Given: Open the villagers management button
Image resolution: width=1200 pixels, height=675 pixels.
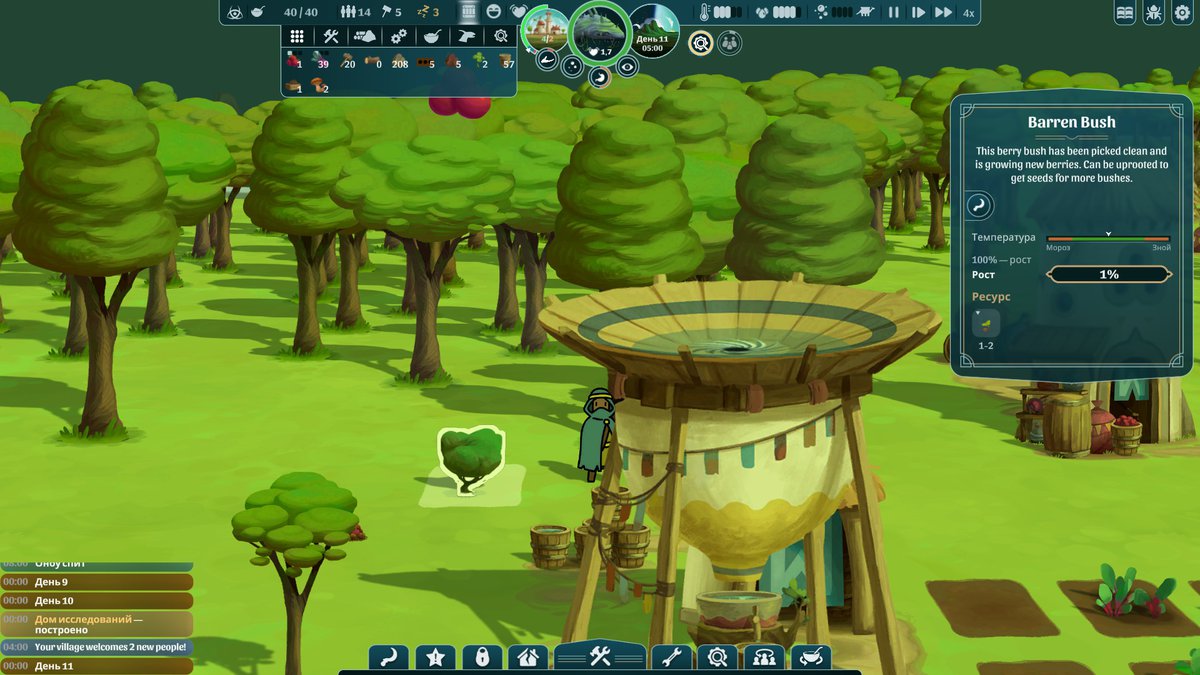Looking at the screenshot, I should click(764, 658).
